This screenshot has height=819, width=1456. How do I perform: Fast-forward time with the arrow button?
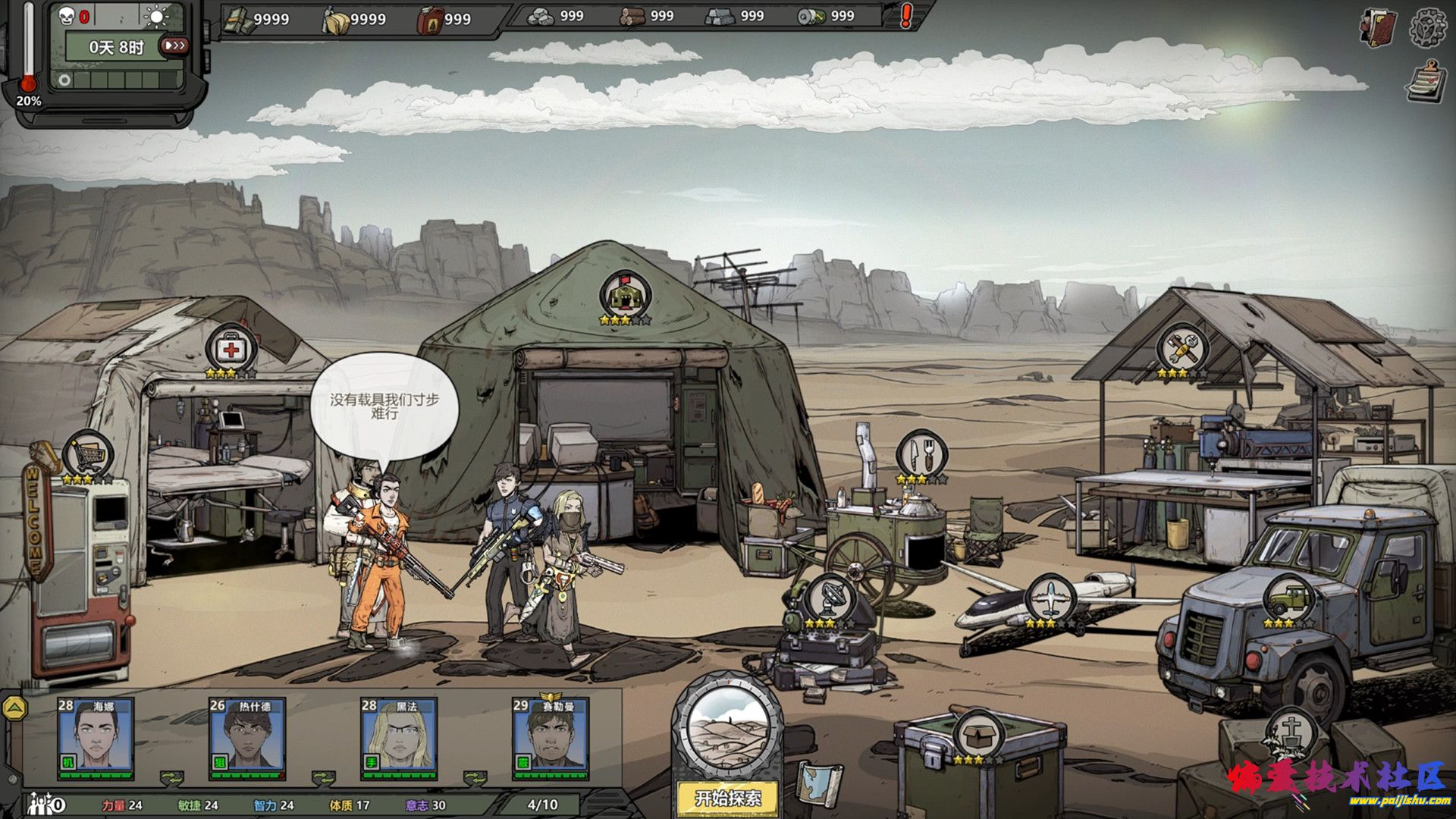[x=174, y=46]
